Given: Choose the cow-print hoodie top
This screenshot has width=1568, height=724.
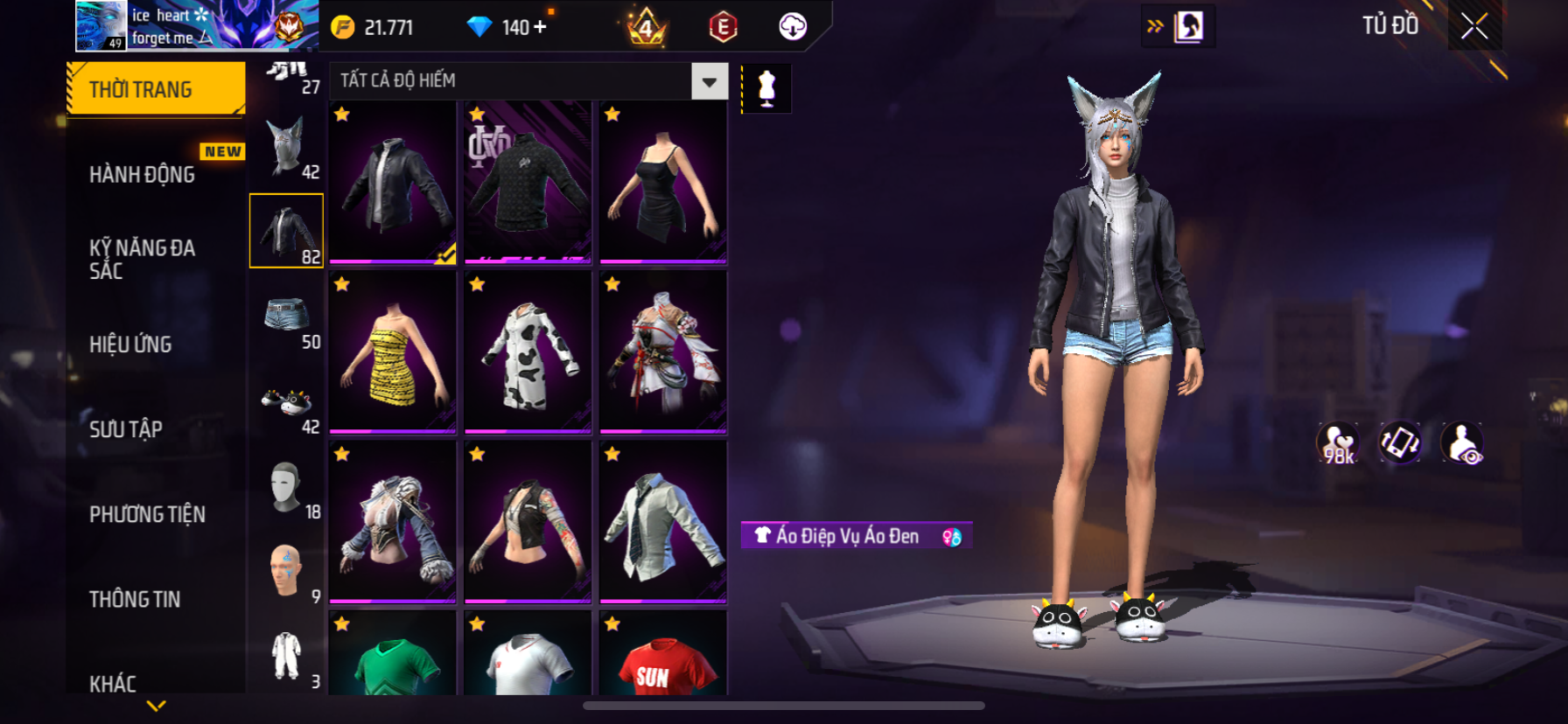Looking at the screenshot, I should point(528,352).
